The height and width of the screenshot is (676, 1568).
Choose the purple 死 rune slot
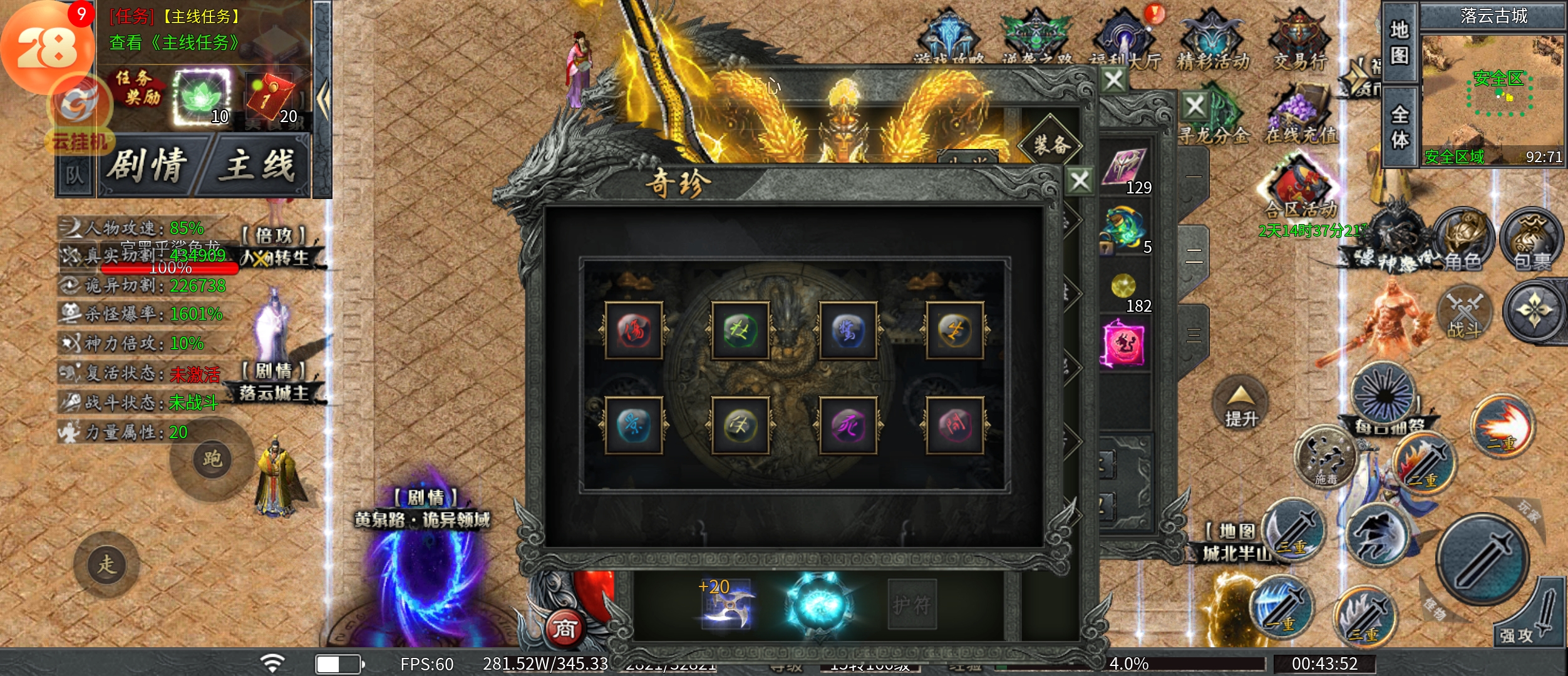pyautogui.click(x=848, y=426)
